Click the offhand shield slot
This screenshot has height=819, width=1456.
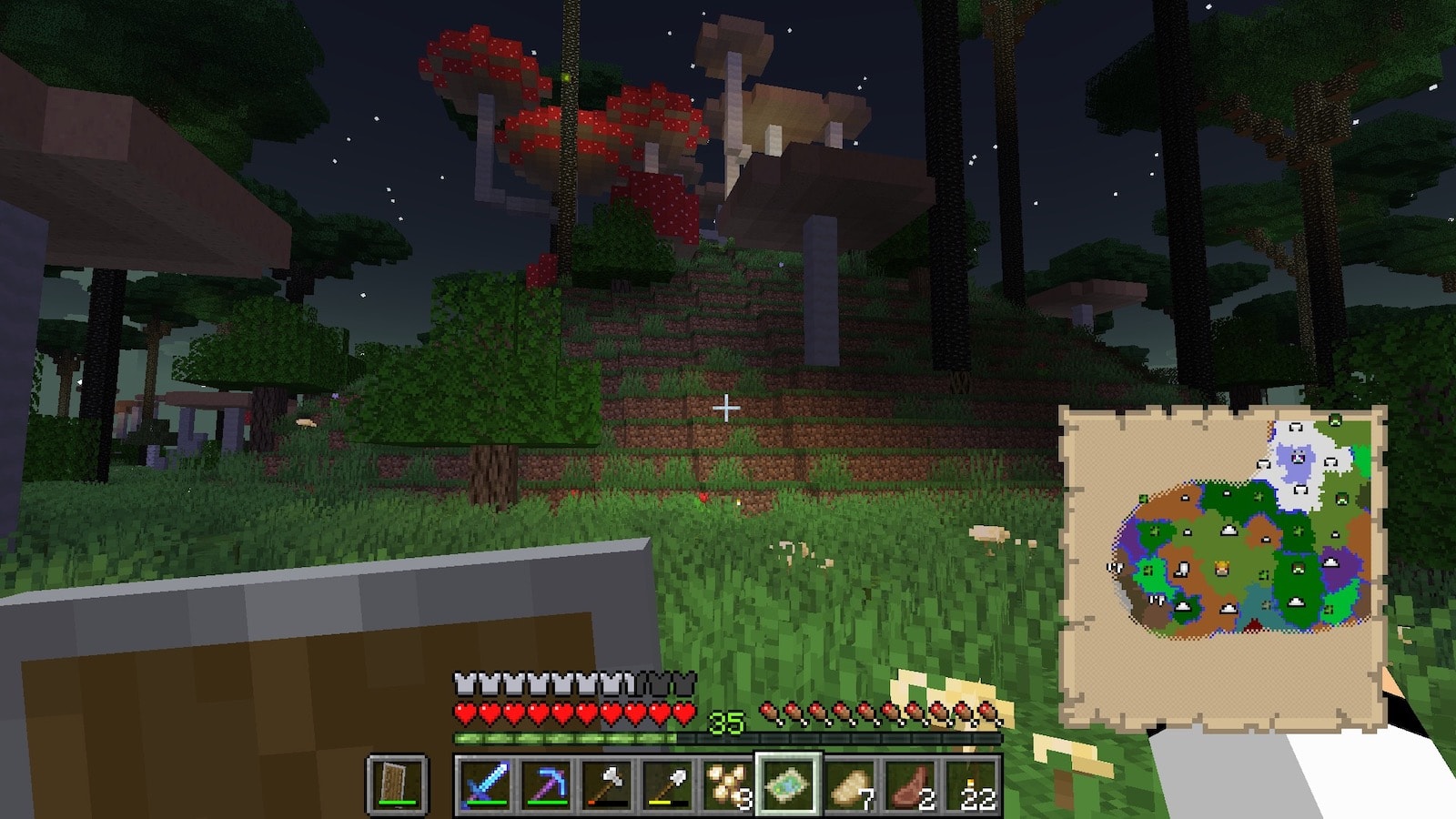(397, 784)
